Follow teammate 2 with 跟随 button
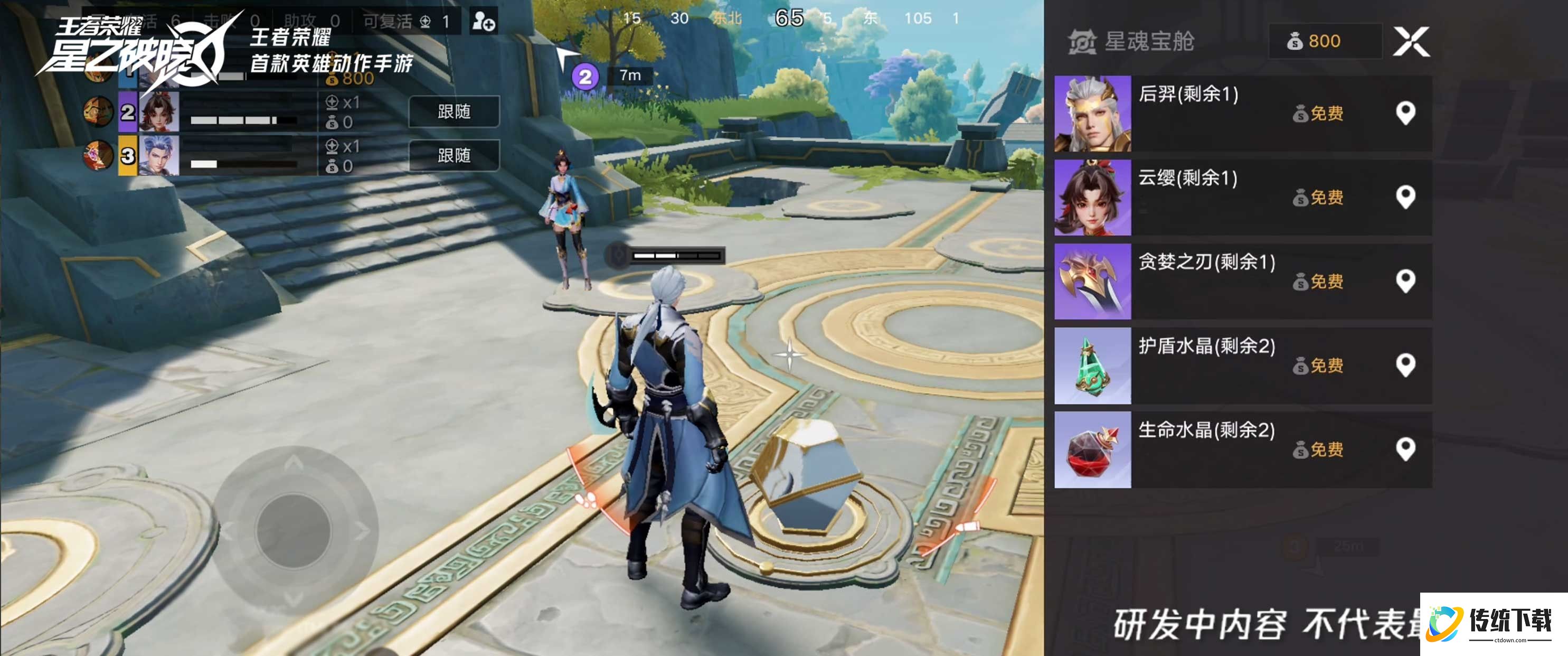The height and width of the screenshot is (656, 1568). point(454,111)
